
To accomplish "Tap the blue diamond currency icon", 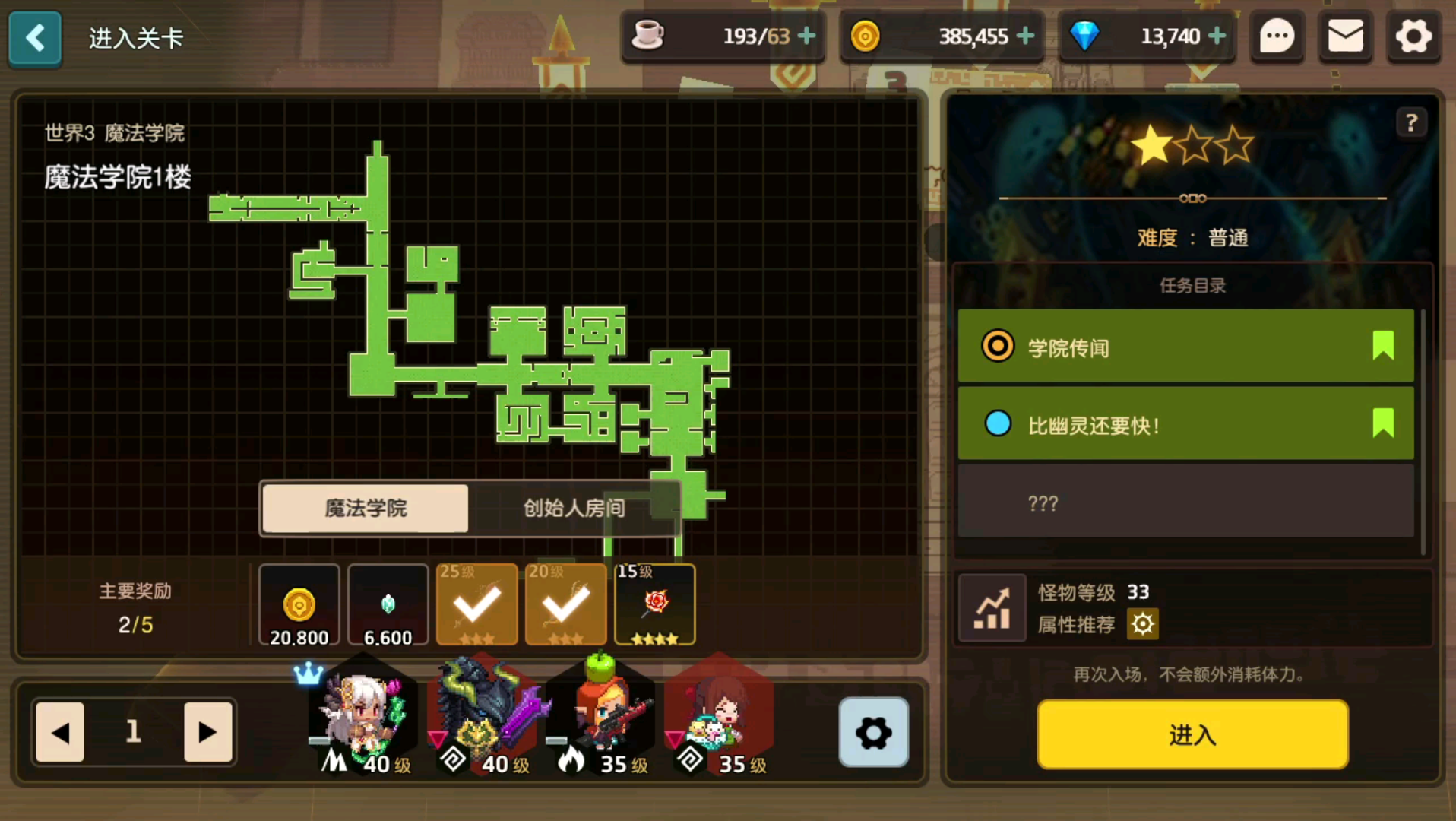I will point(1087,34).
